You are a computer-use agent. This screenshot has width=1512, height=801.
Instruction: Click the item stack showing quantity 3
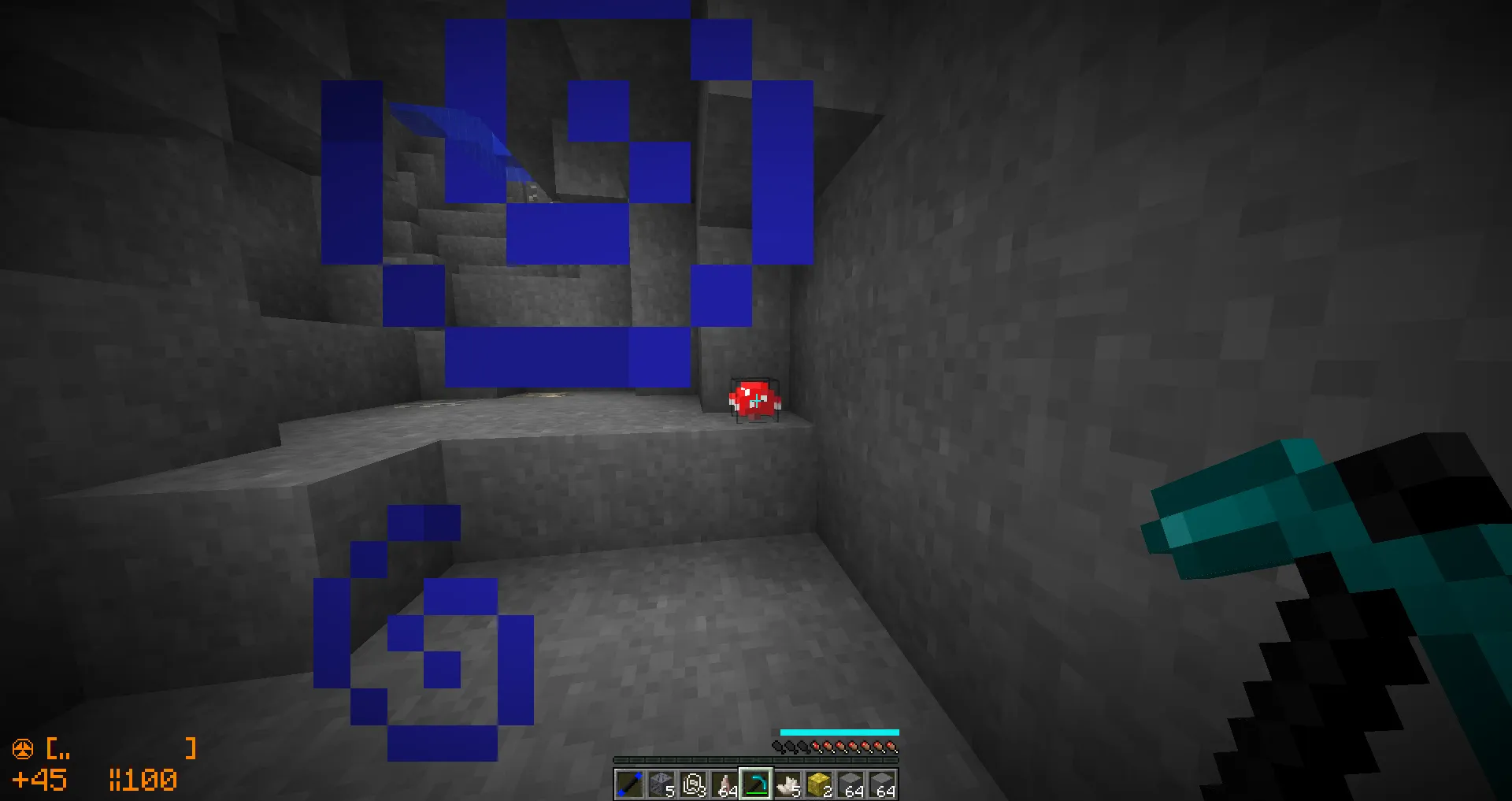[693, 784]
